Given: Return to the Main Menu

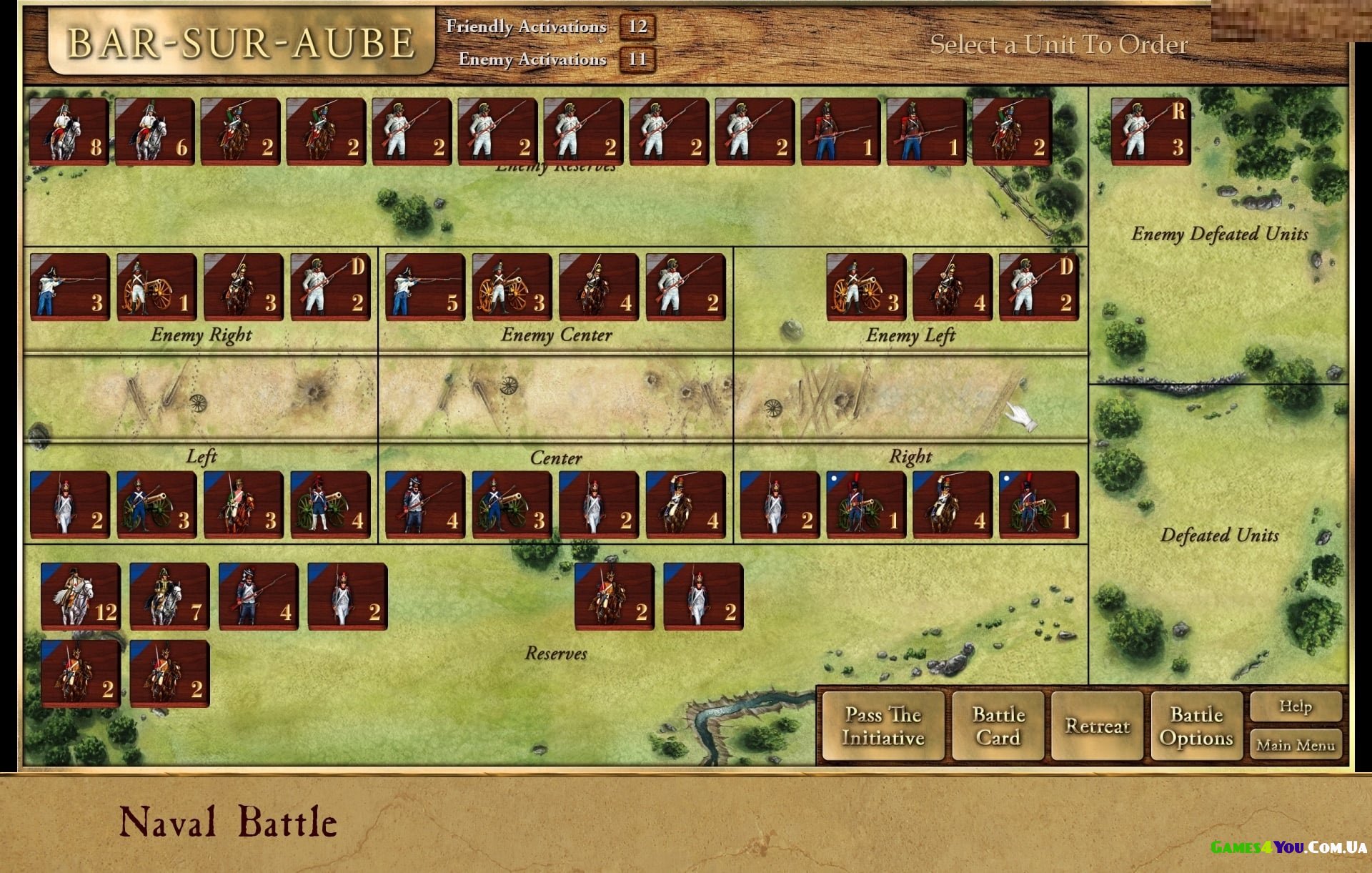Looking at the screenshot, I should (1296, 745).
